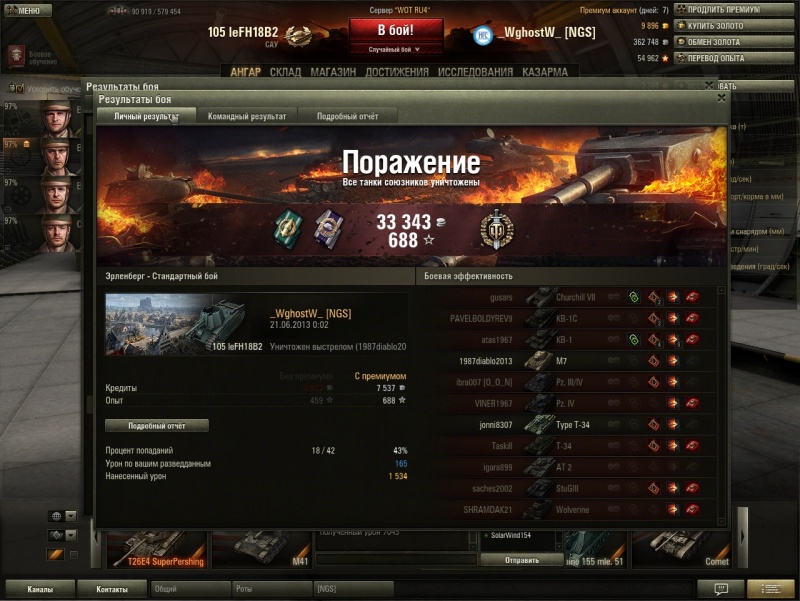800x601 pixels.
Task: Select the T26E4 SuperPershing tank in carousel
Action: tap(157, 549)
